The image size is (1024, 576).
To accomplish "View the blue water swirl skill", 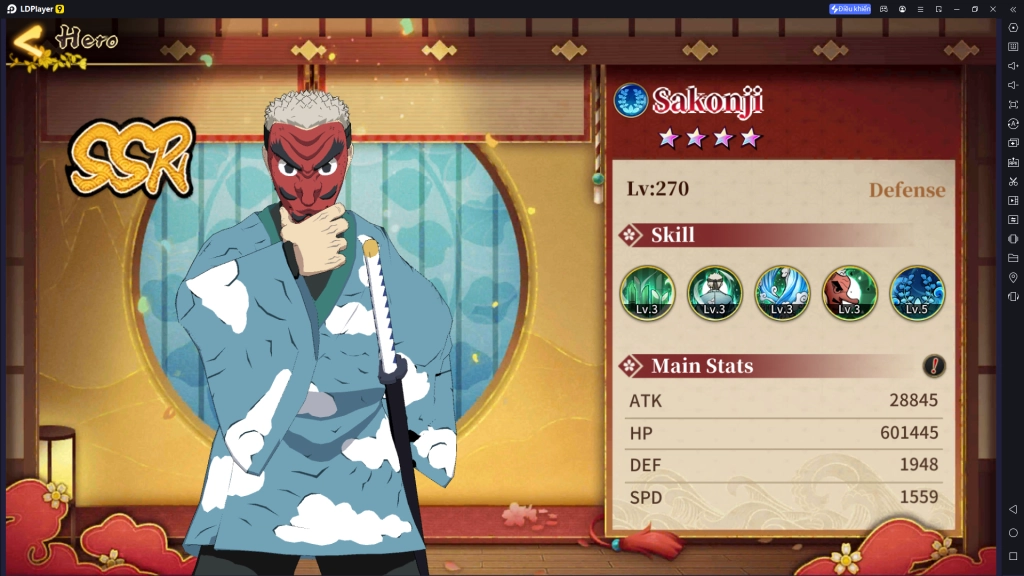I will pyautogui.click(x=782, y=293).
